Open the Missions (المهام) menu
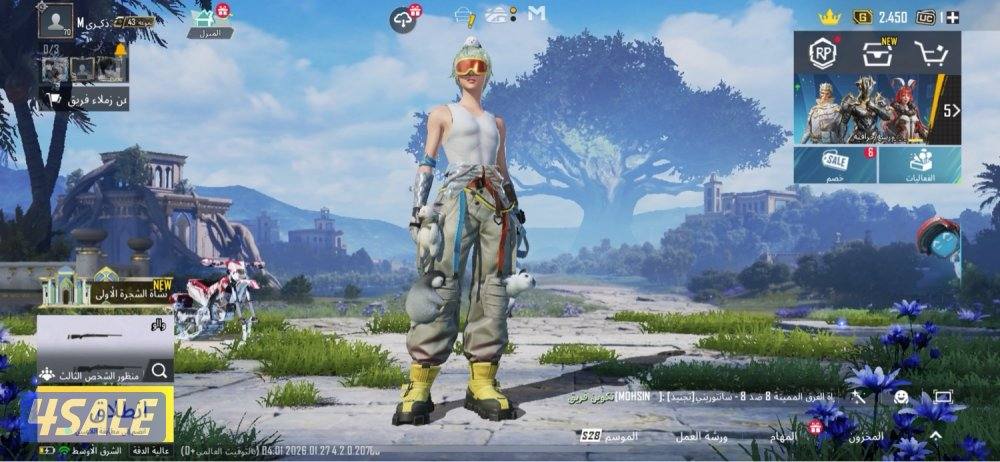This screenshot has height=462, width=1000. [783, 437]
